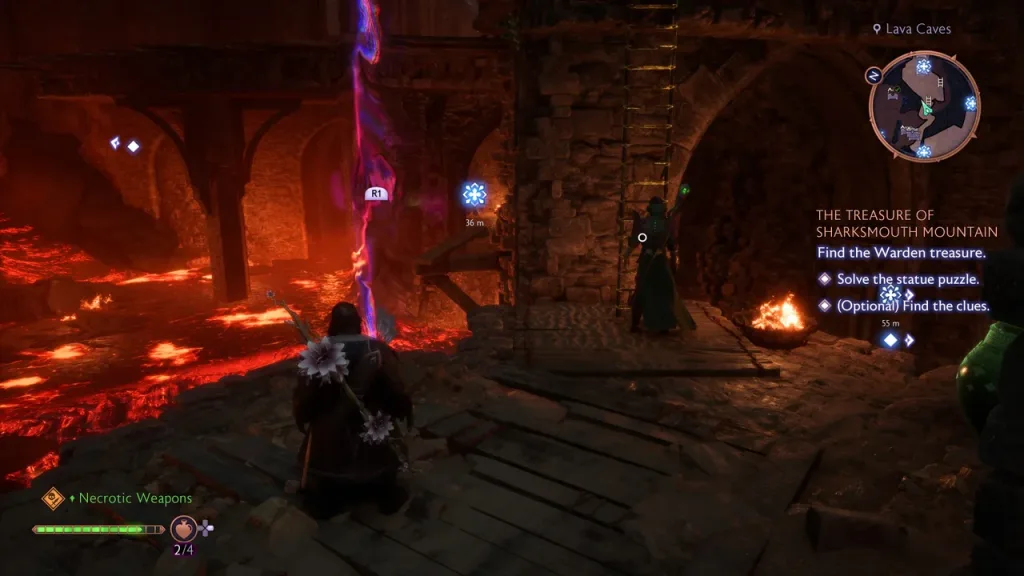Viewport: 1024px width, 576px height.
Task: Click the Lava Caves location label
Action: click(911, 29)
